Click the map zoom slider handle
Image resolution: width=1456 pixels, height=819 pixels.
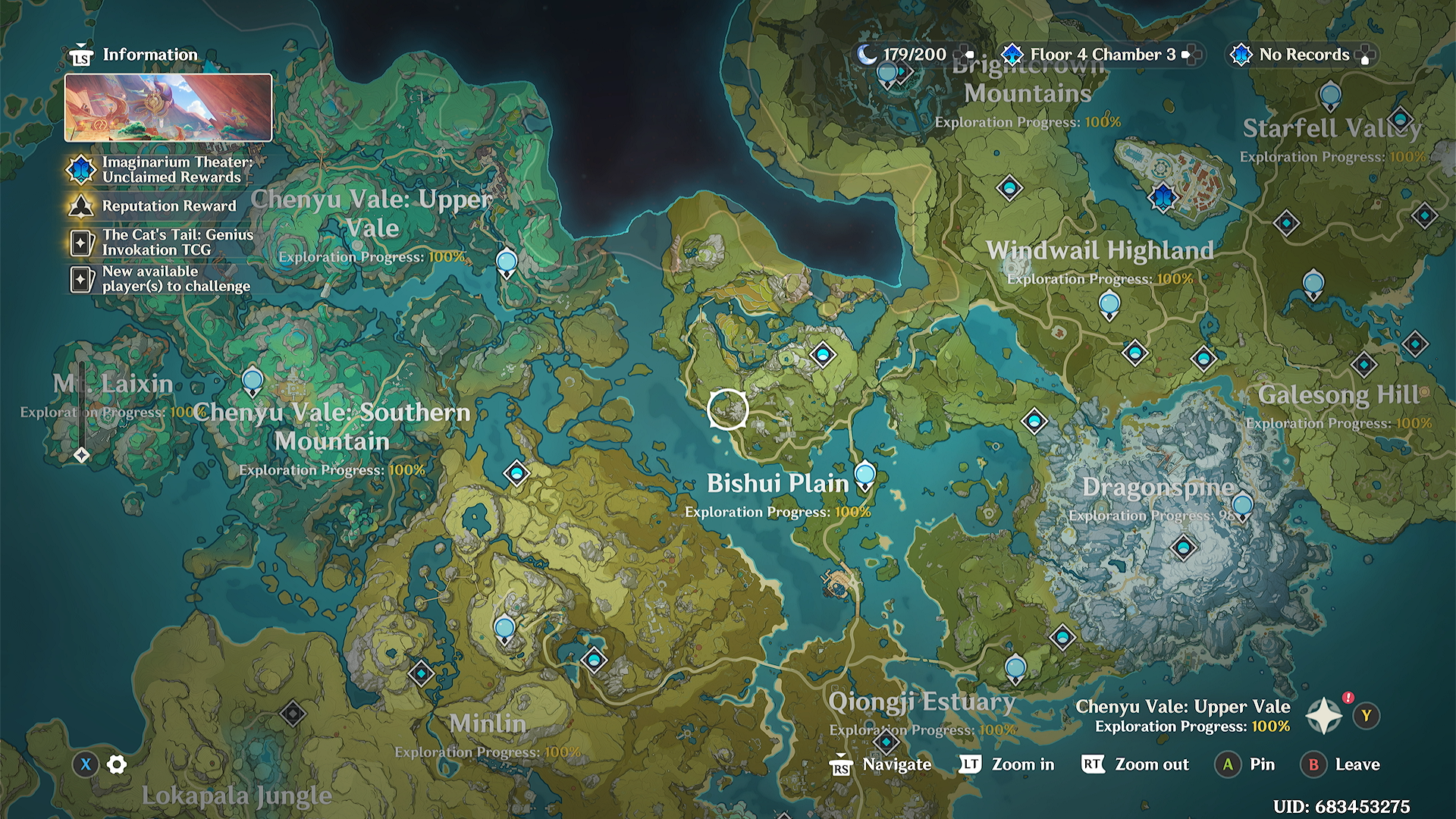pyautogui.click(x=82, y=455)
